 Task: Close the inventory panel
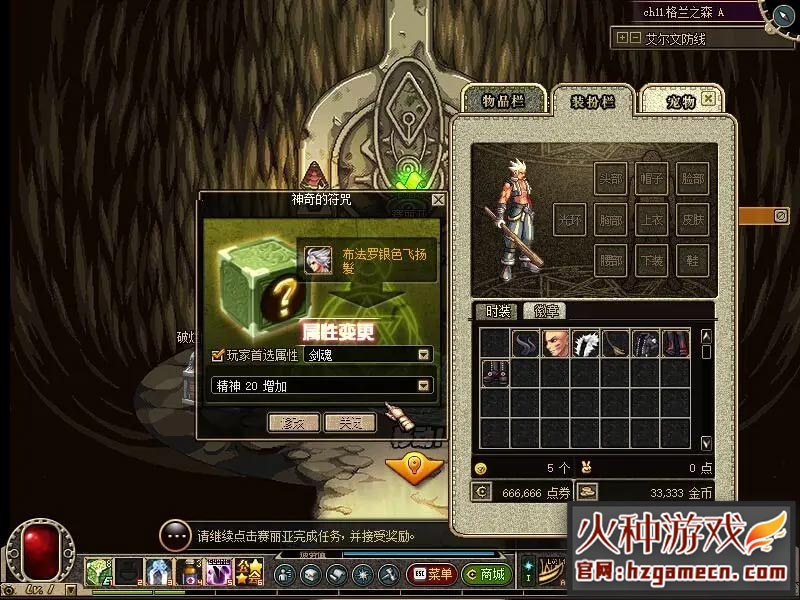coord(708,99)
